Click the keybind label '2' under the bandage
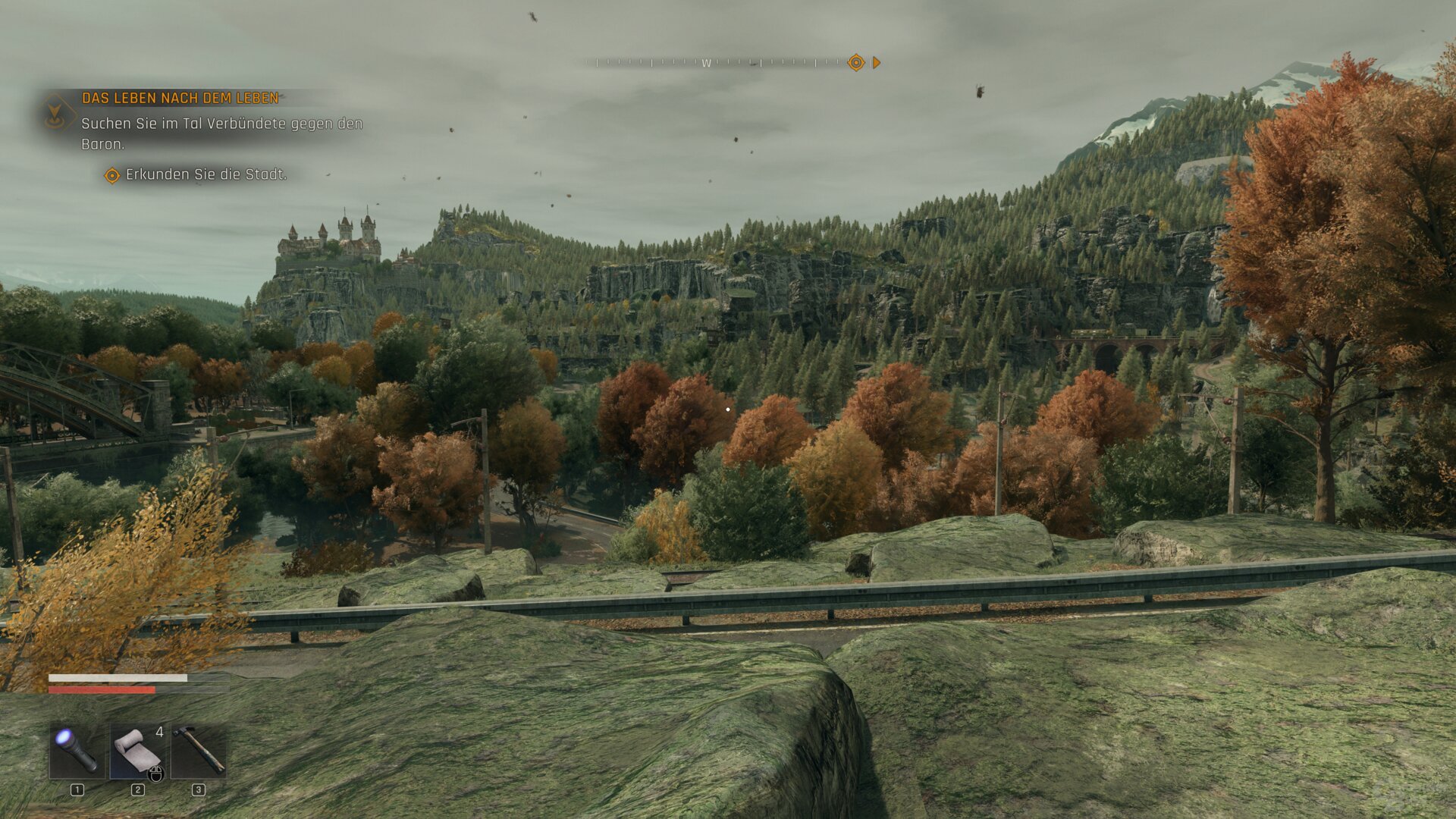Screen dimensions: 1456x819 click(136, 789)
